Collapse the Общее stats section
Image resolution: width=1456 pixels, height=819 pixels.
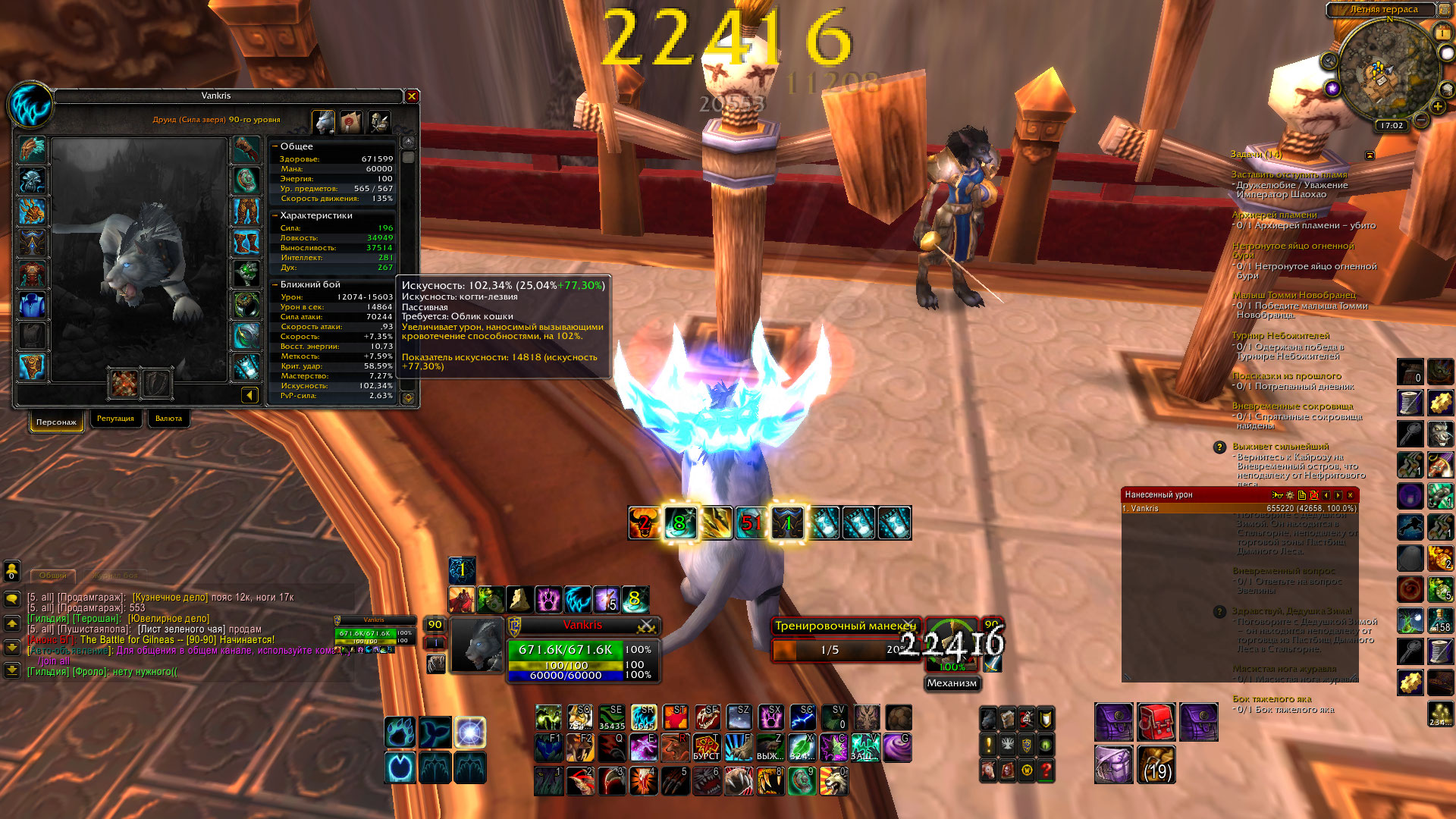(275, 146)
